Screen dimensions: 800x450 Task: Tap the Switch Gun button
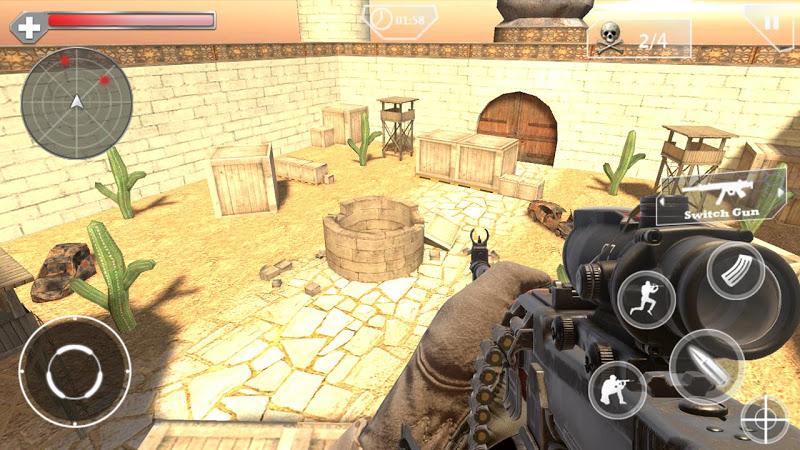point(718,198)
